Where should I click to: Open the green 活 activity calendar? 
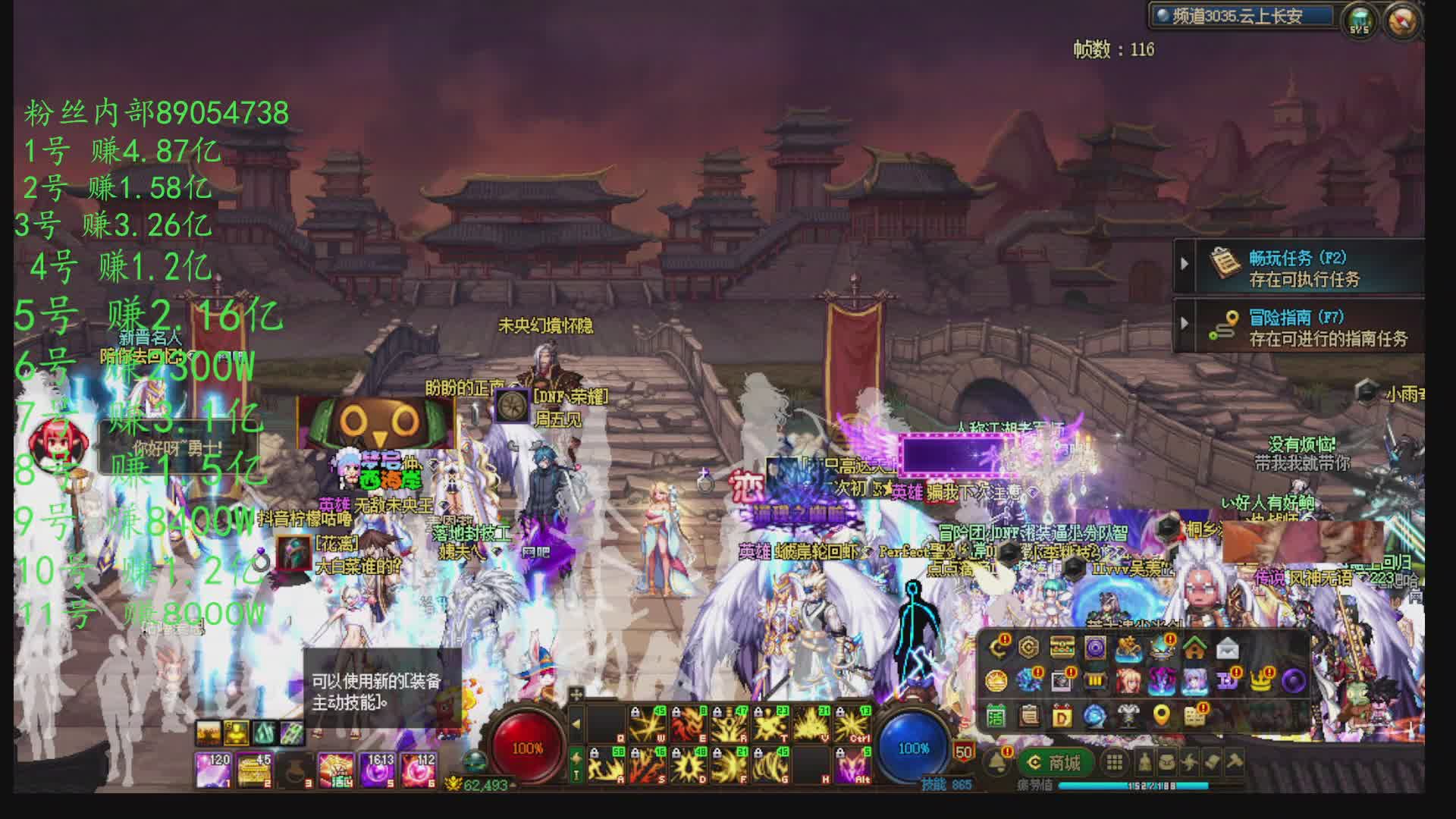point(996,715)
